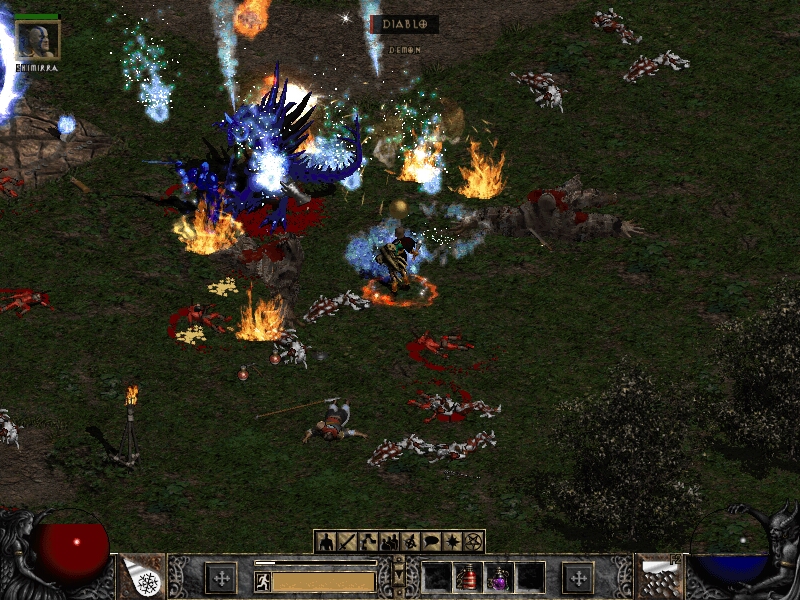Select the right-click skill button

click(x=658, y=577)
